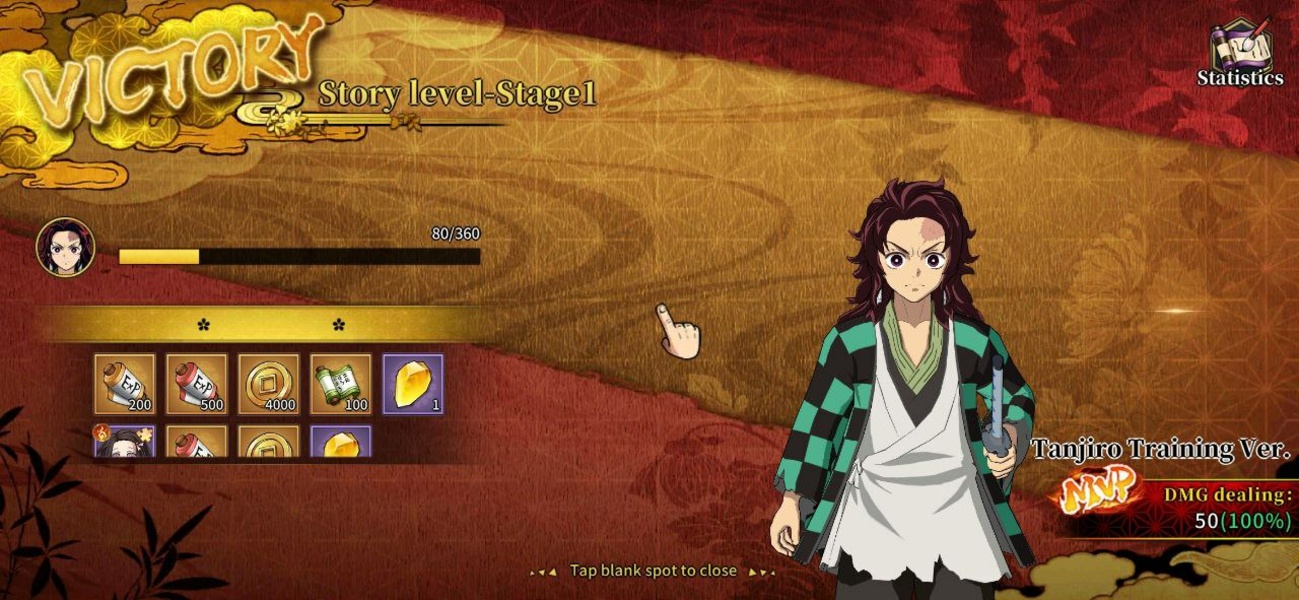The image size is (1299, 600).
Task: Select the 200 EXP scroll reward
Action: (x=125, y=384)
